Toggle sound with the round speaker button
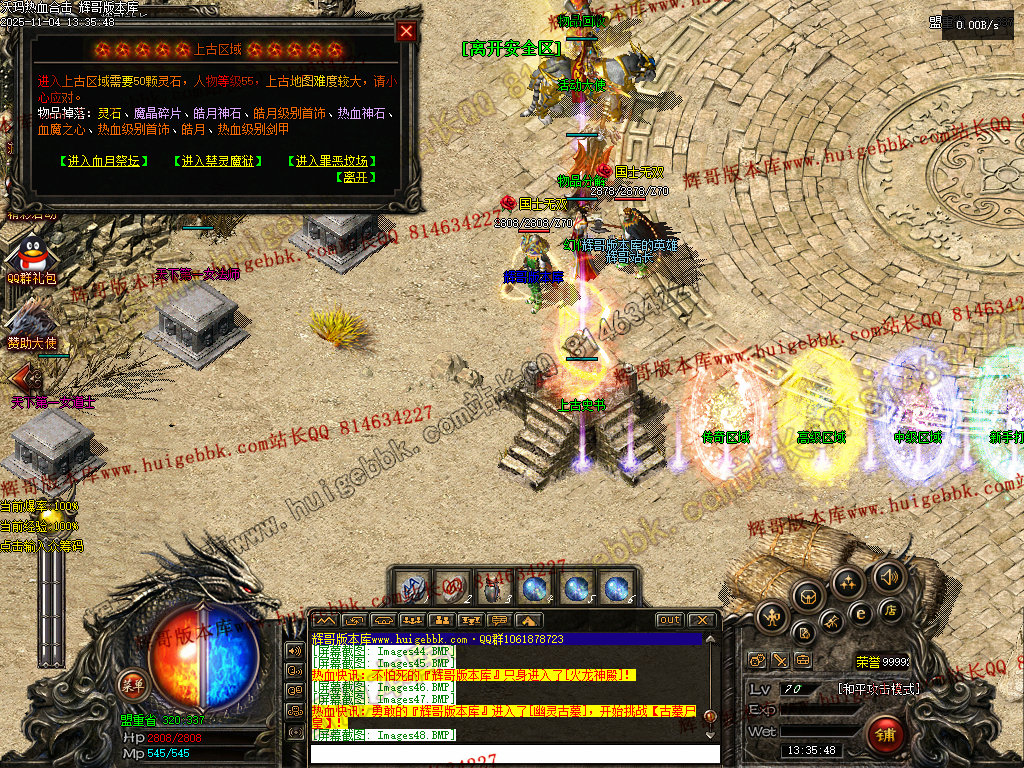This screenshot has width=1024, height=768. pos(887,576)
